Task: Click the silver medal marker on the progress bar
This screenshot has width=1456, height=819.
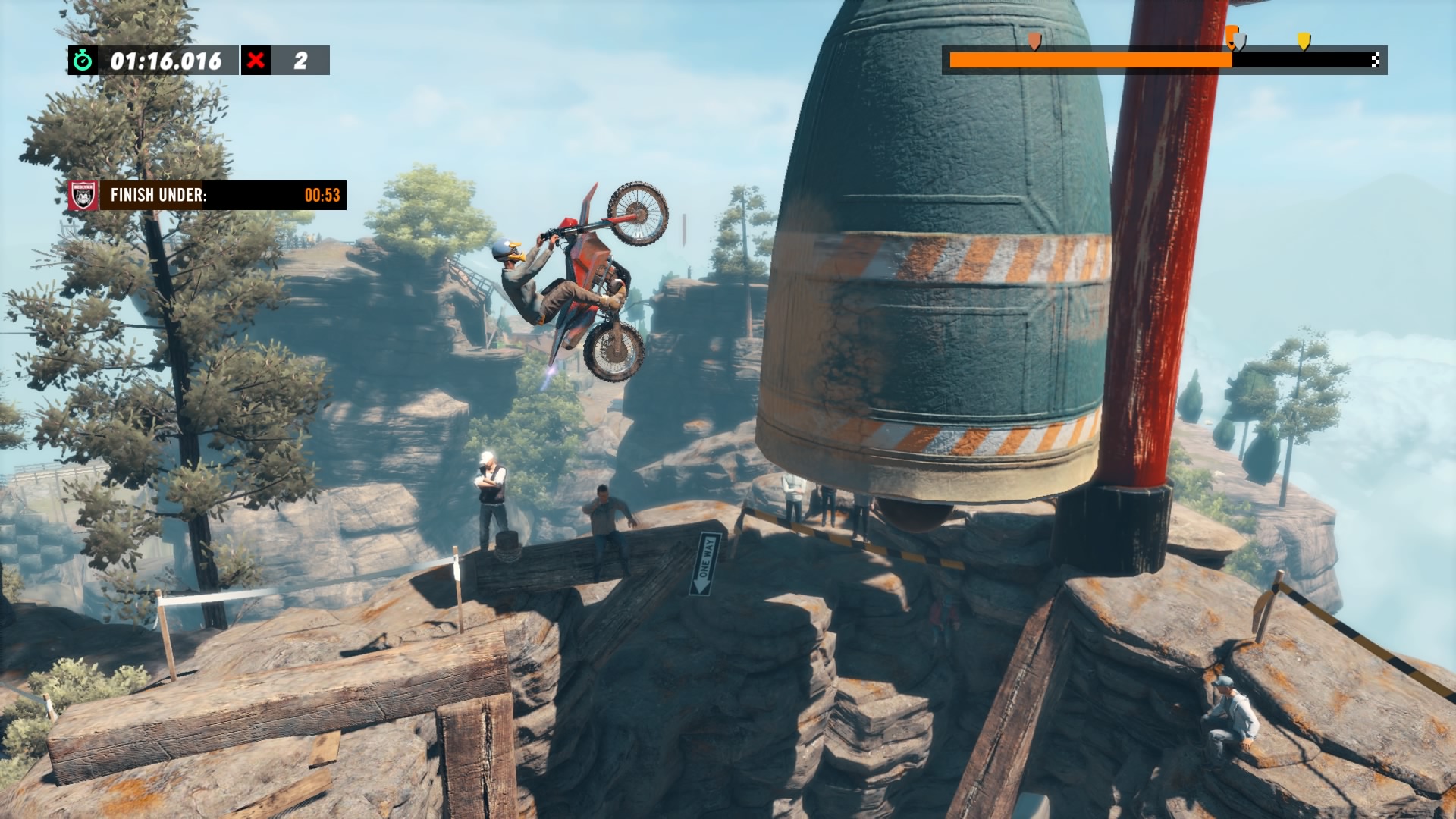Action: click(1239, 40)
